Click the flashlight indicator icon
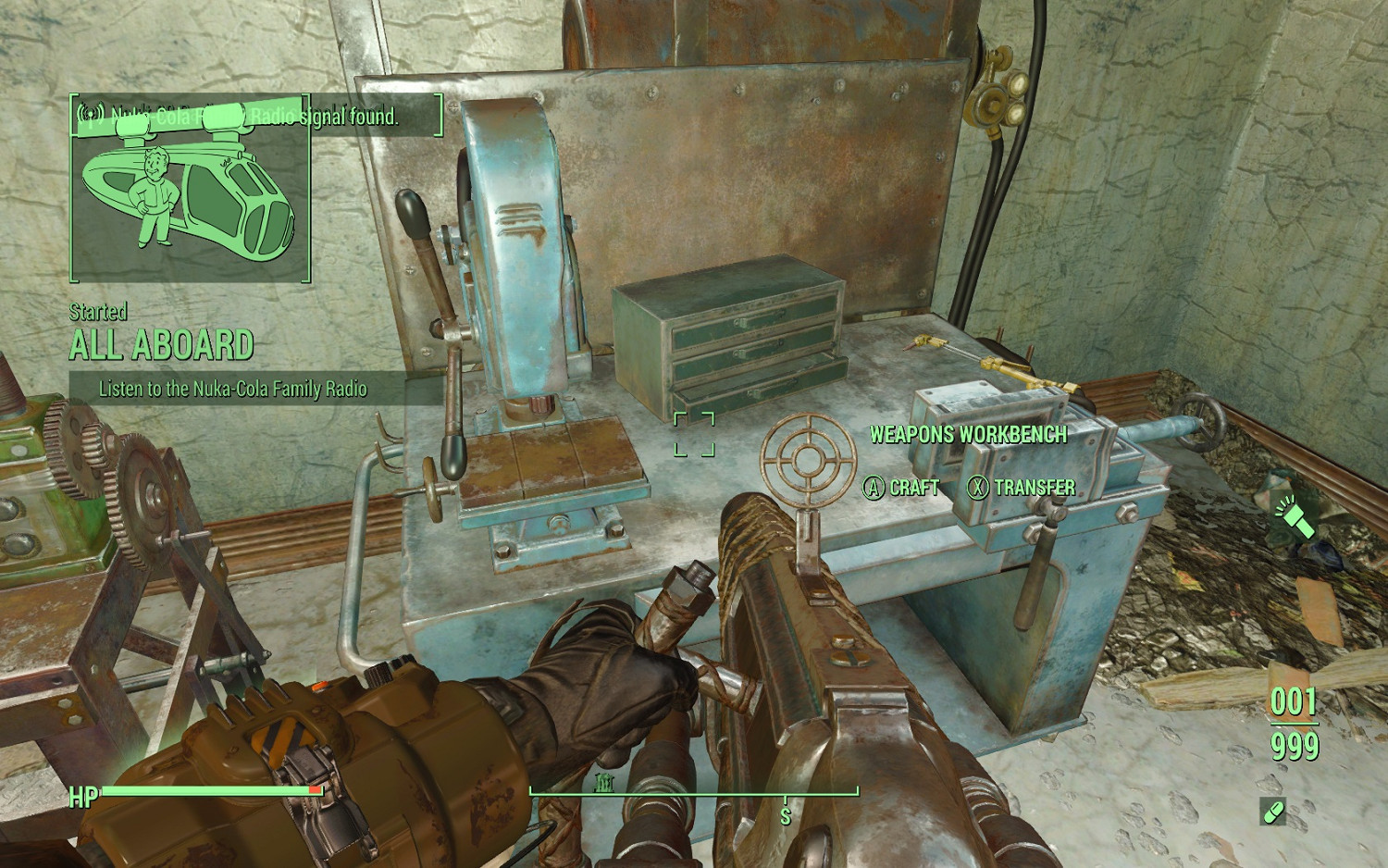Viewport: 1388px width, 868px height. pos(1295,517)
